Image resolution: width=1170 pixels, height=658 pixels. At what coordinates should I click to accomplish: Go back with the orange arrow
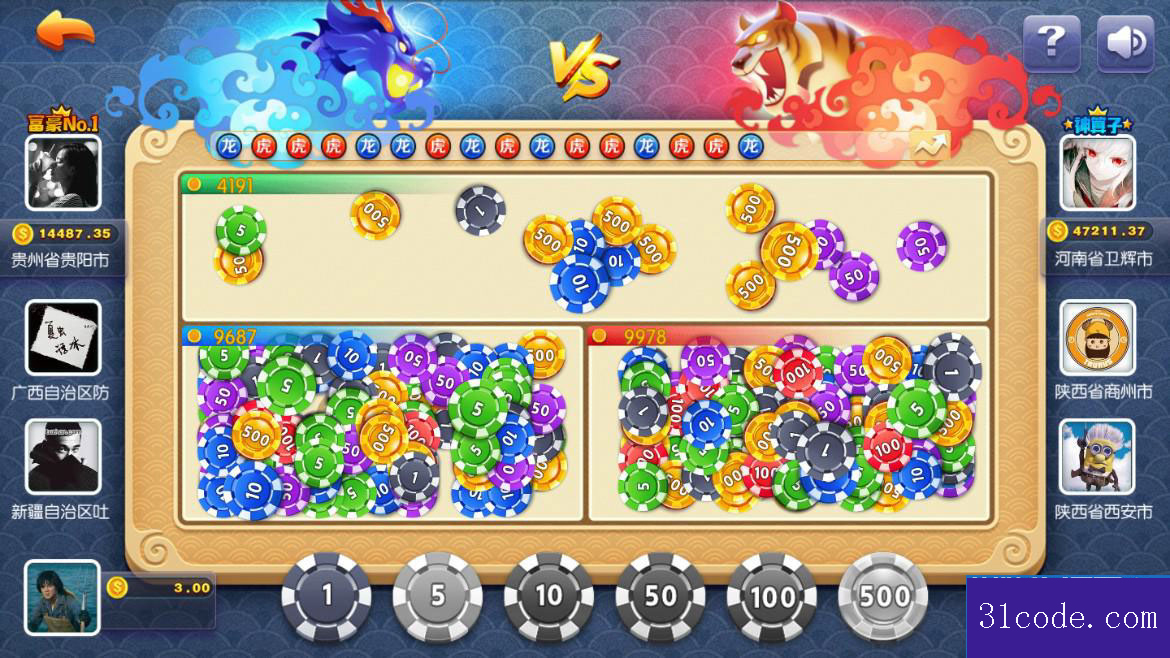point(65,31)
